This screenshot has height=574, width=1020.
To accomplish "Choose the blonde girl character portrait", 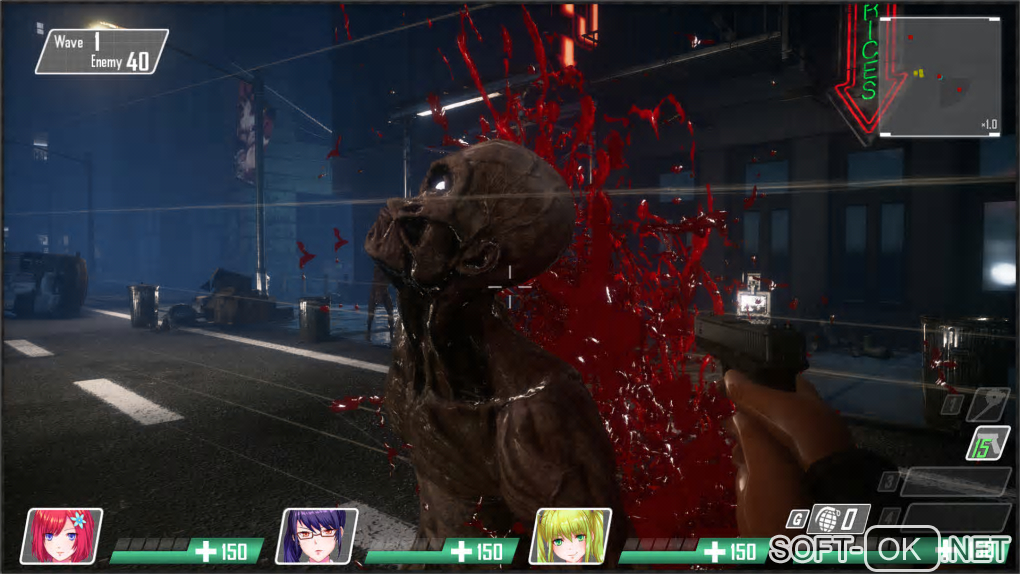I will point(570,535).
